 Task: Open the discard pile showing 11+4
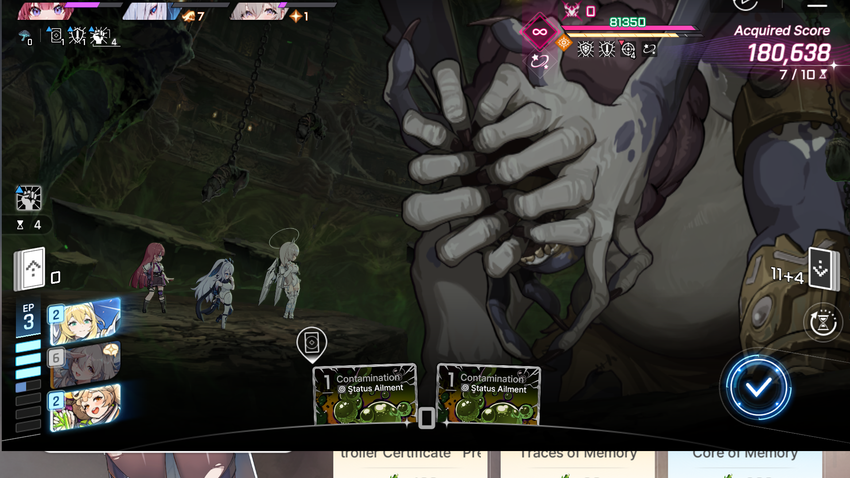(821, 268)
